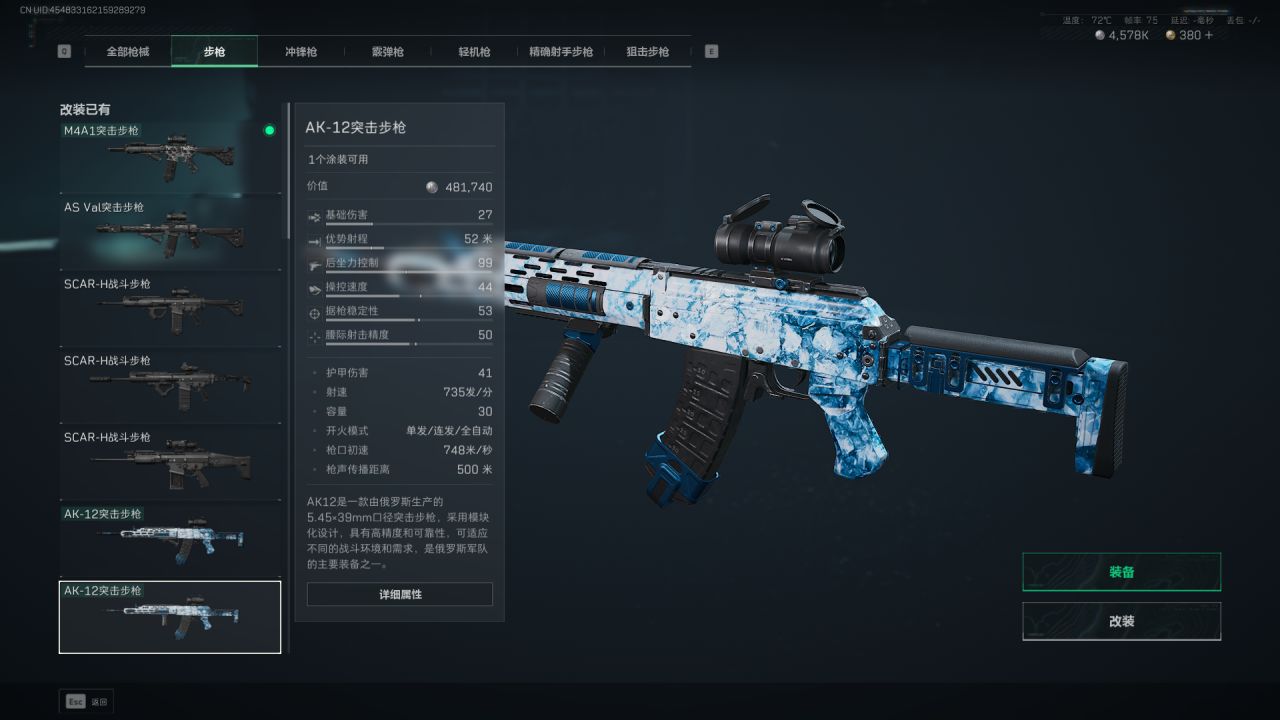Choose the AS Val突击步枪 entry
Image resolution: width=1280 pixels, height=720 pixels.
click(x=170, y=232)
